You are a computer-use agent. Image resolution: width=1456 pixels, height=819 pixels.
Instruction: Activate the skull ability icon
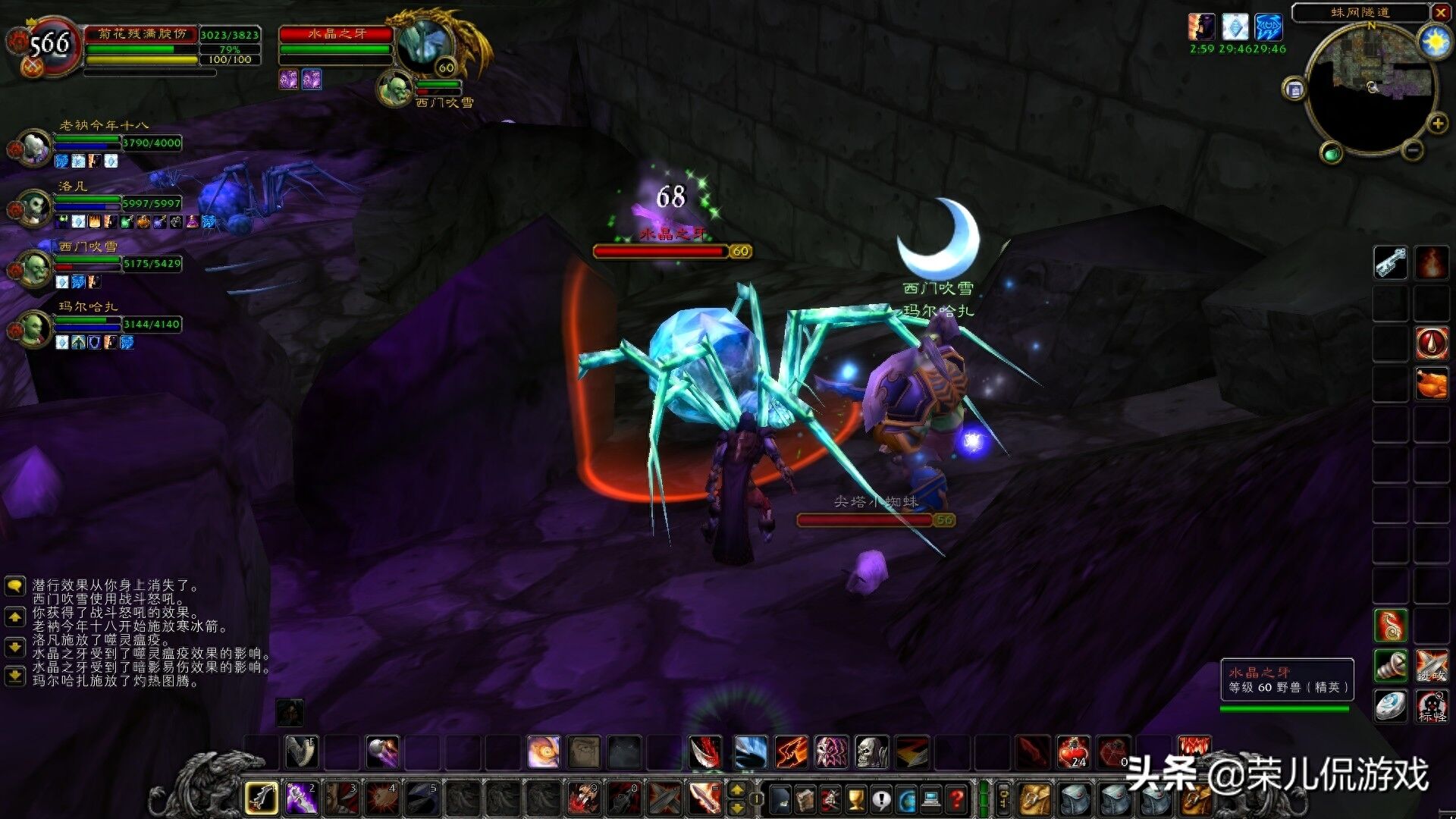coord(871,752)
